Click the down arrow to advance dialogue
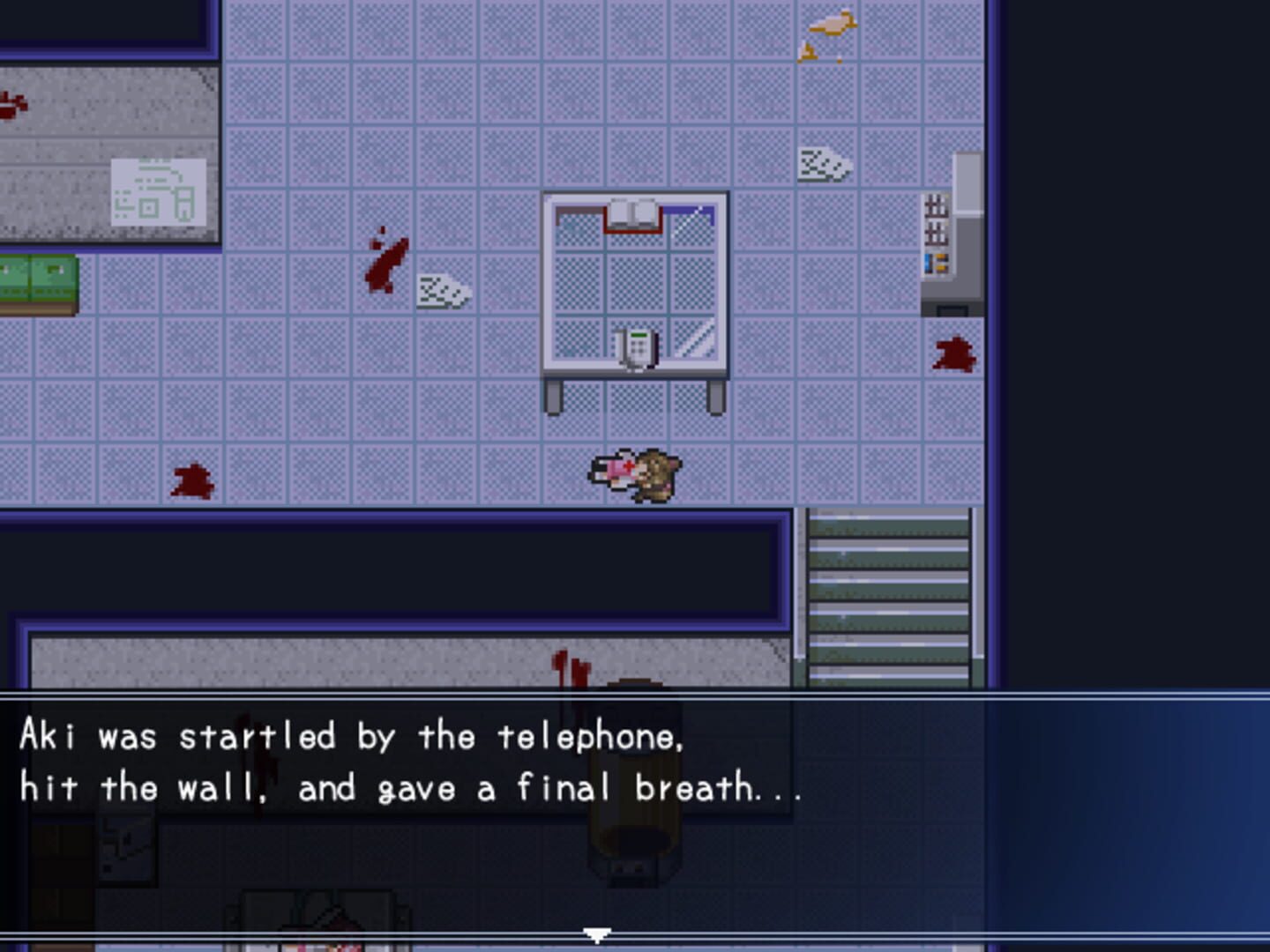Image resolution: width=1270 pixels, height=952 pixels. [x=599, y=933]
